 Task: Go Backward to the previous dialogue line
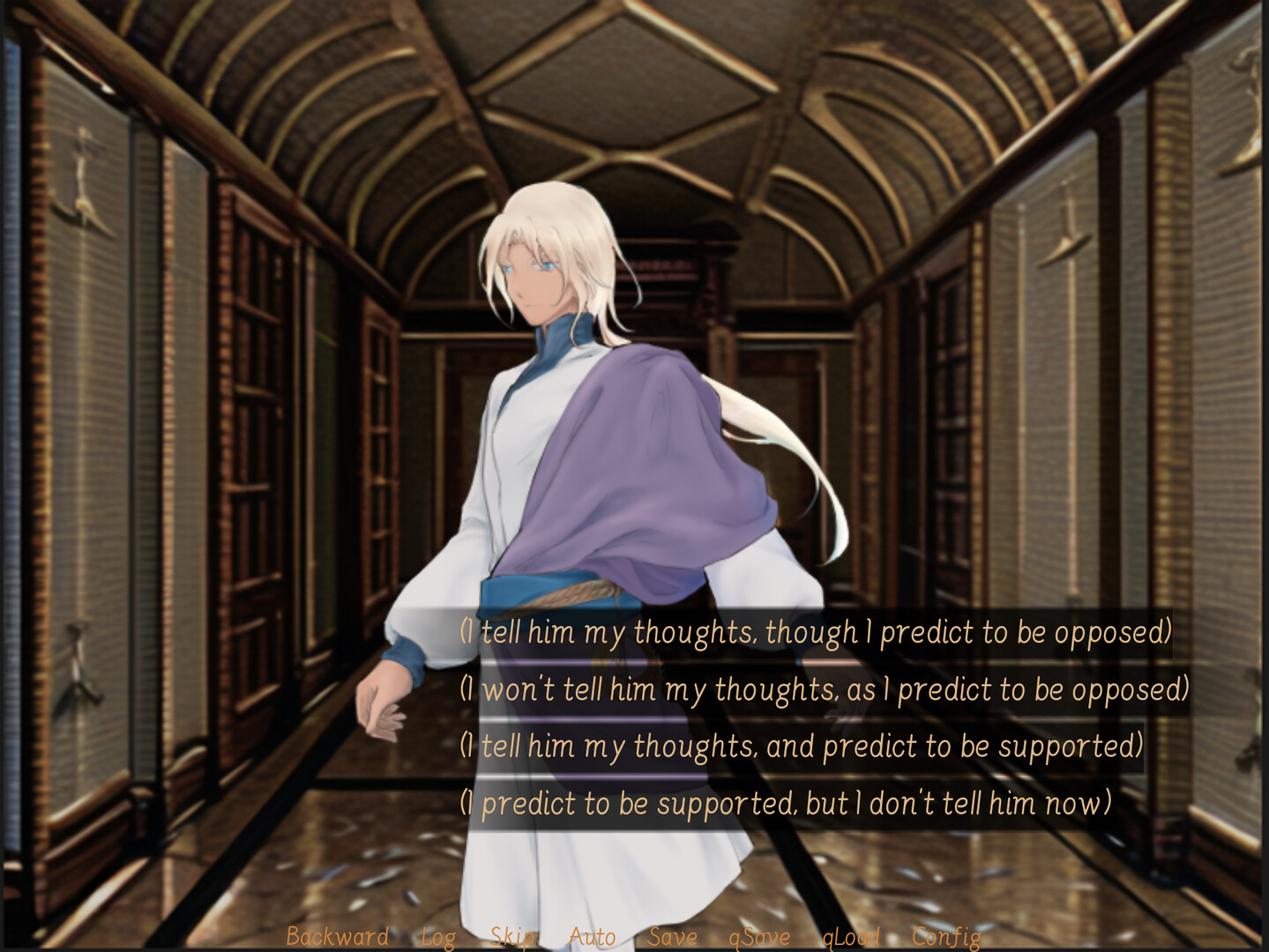tap(336, 937)
